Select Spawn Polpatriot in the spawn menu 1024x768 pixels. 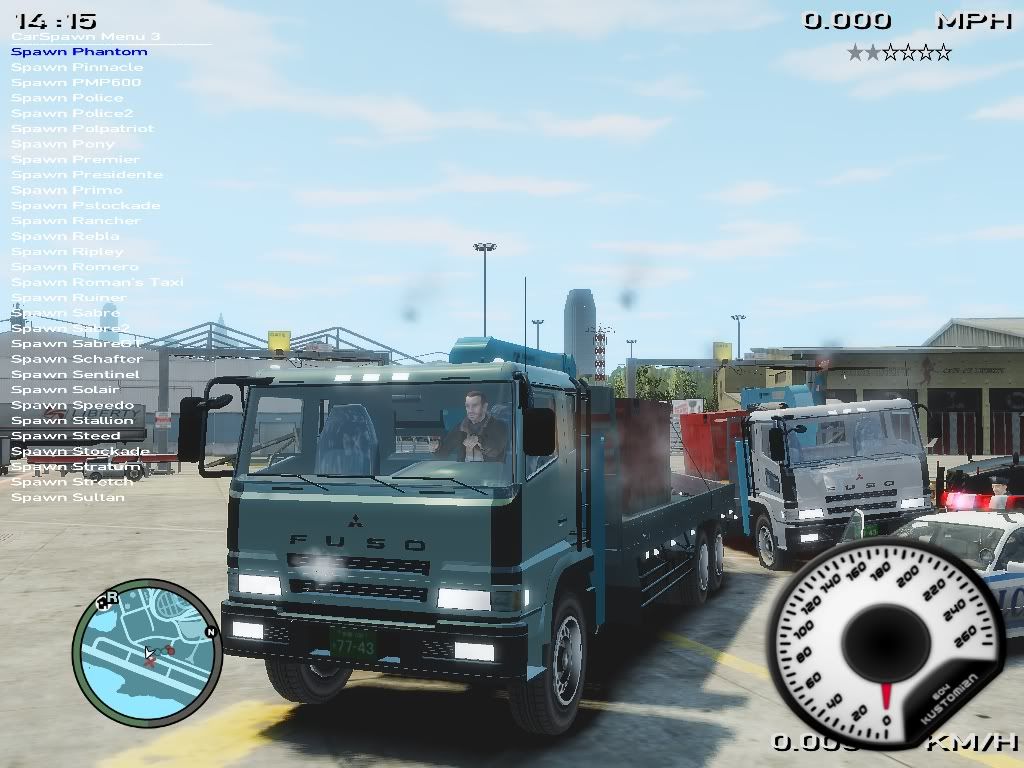coord(83,129)
